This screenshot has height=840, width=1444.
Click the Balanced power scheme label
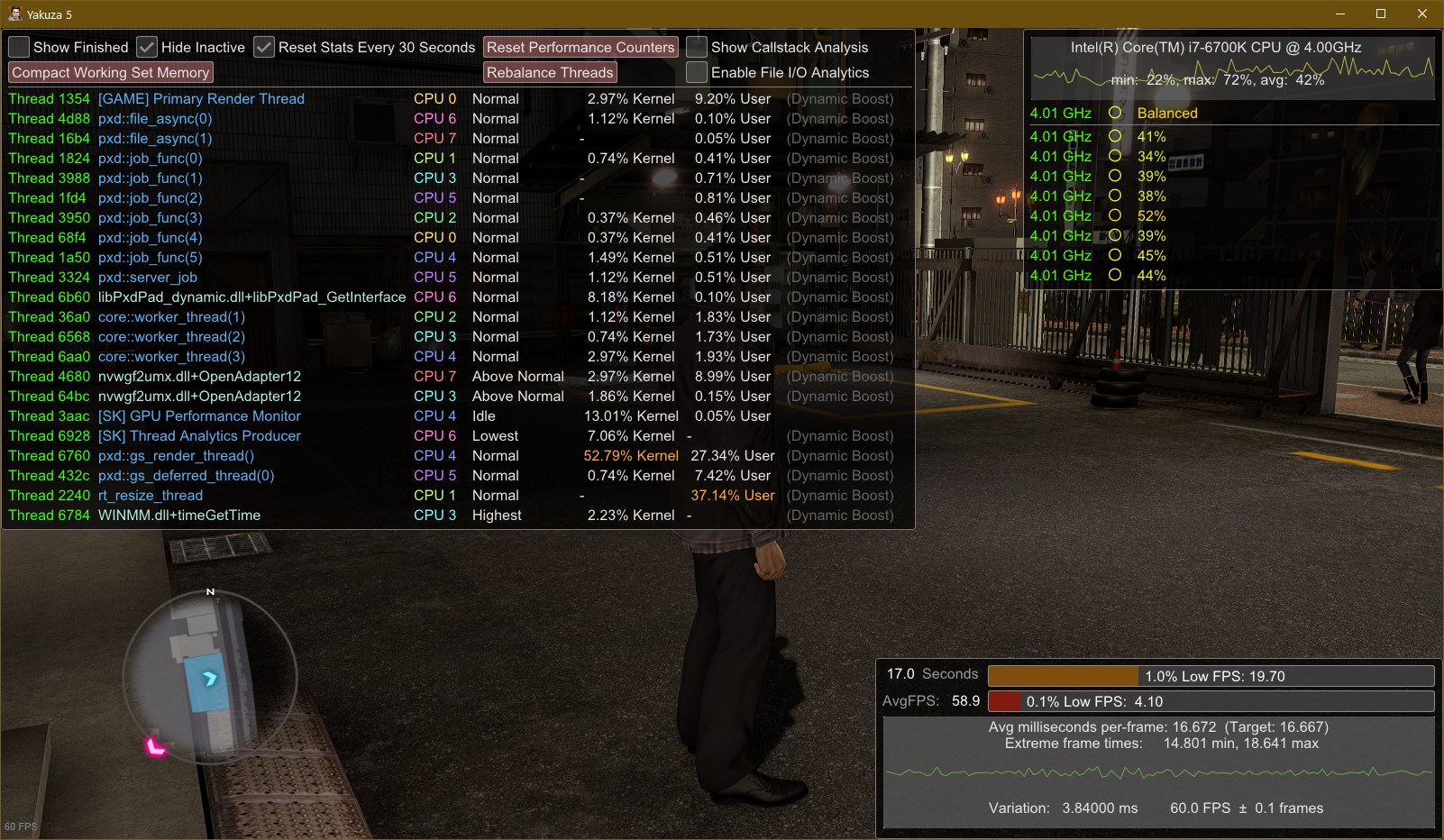tap(1167, 113)
